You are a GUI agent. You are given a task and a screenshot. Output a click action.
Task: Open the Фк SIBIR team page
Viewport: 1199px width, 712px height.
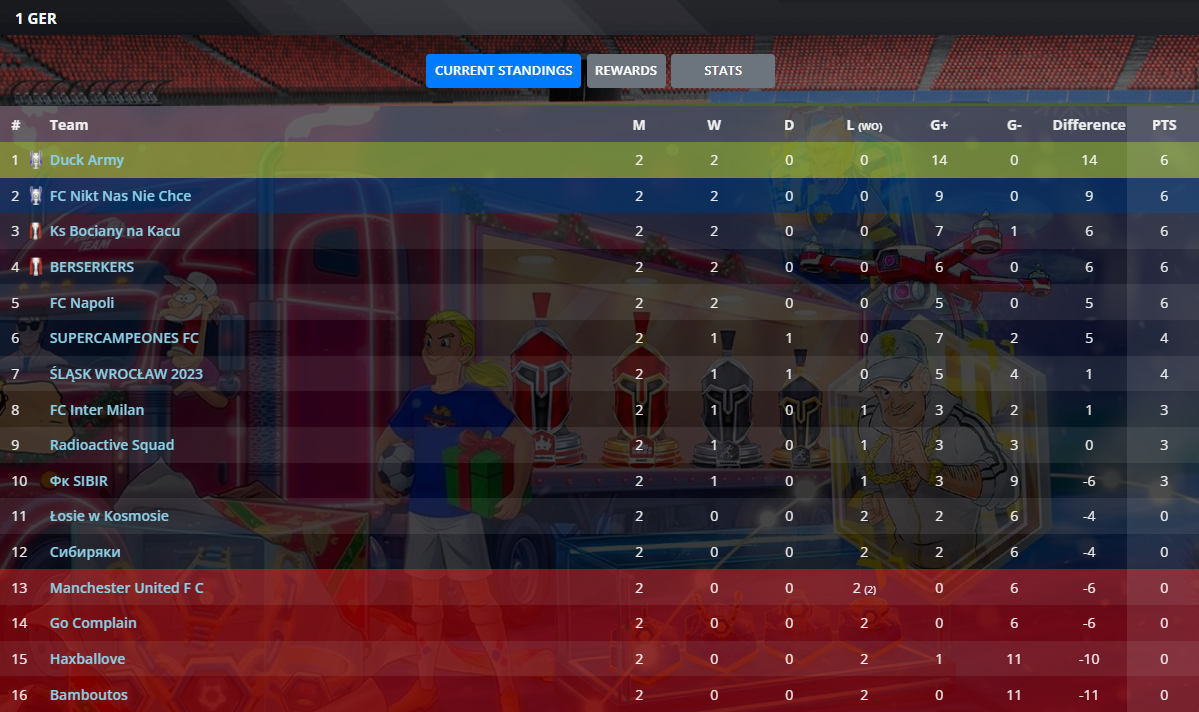pyautogui.click(x=79, y=481)
